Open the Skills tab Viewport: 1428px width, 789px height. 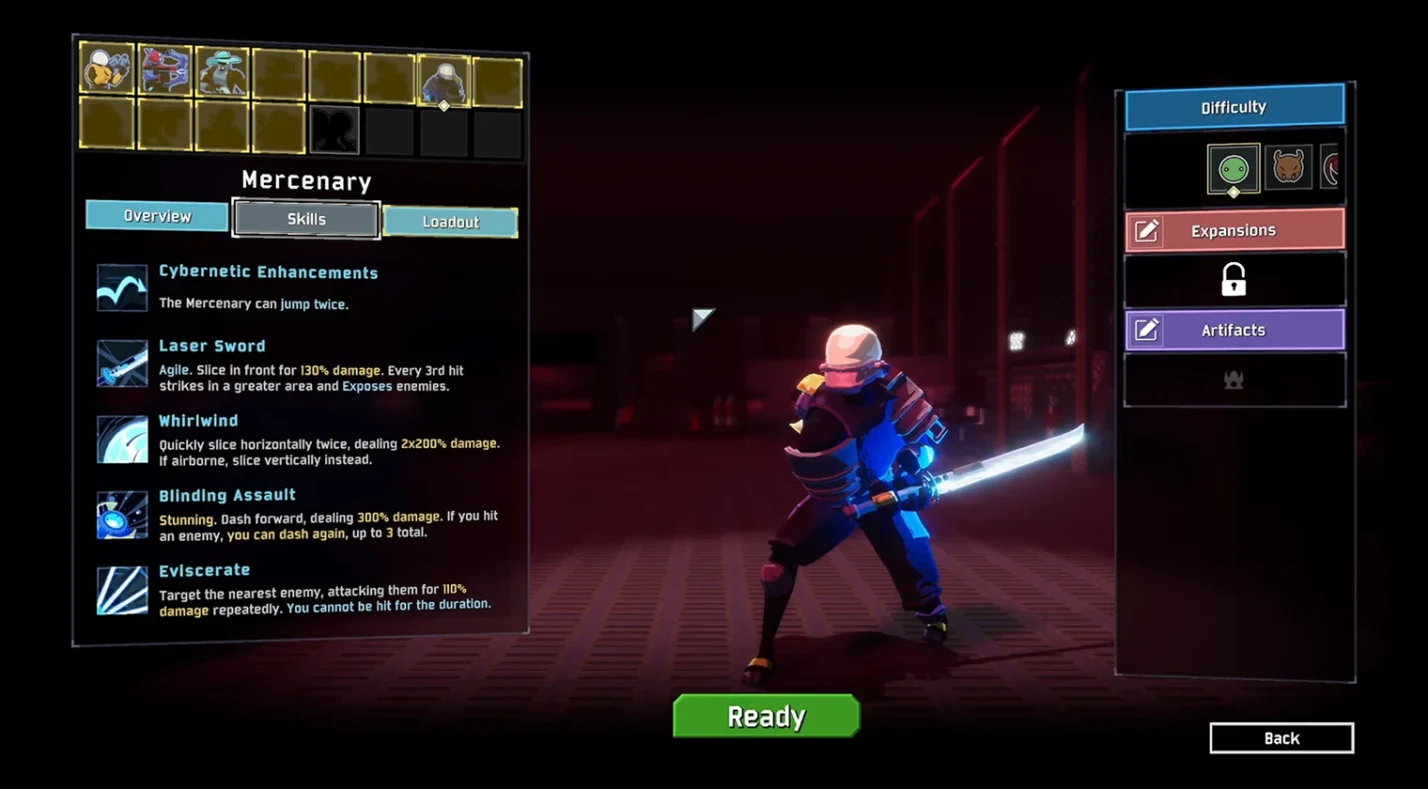[306, 219]
